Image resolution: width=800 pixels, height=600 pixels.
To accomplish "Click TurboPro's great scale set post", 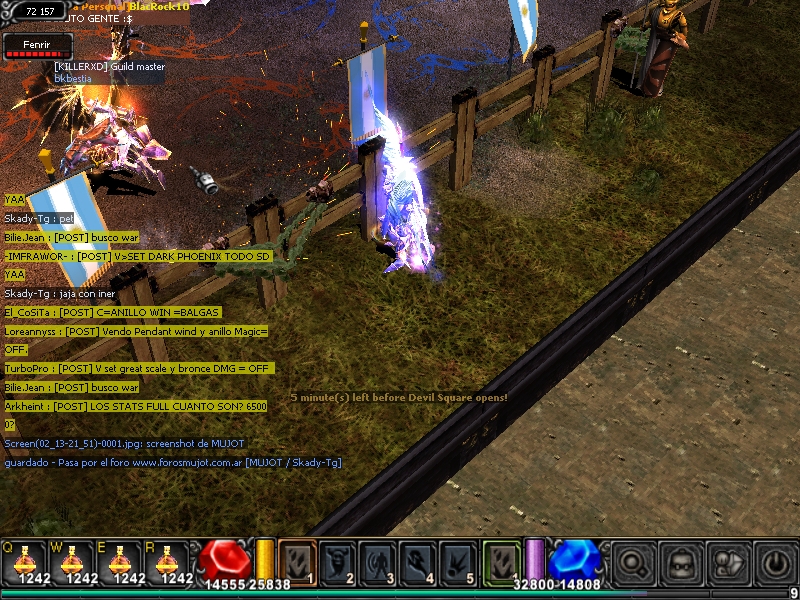I will [x=137, y=368].
